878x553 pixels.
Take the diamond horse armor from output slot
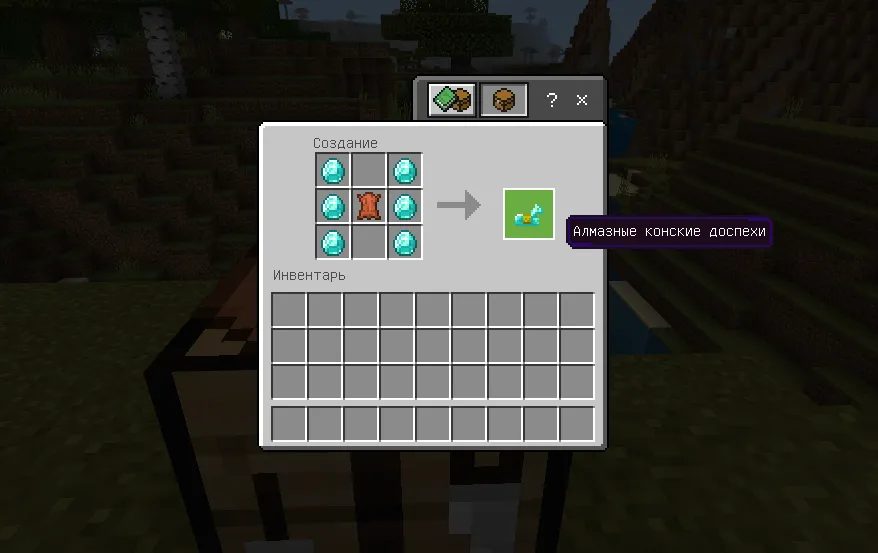click(x=528, y=214)
